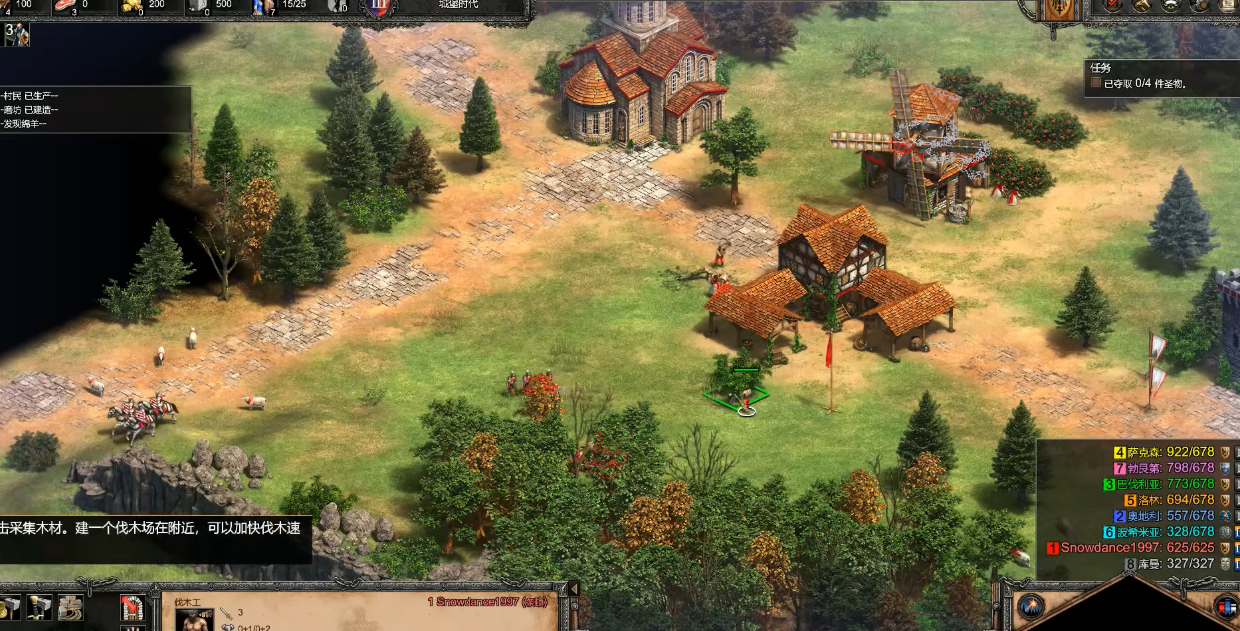Collapse the unit info panel arrow
1240x631 pixels.
573,589
